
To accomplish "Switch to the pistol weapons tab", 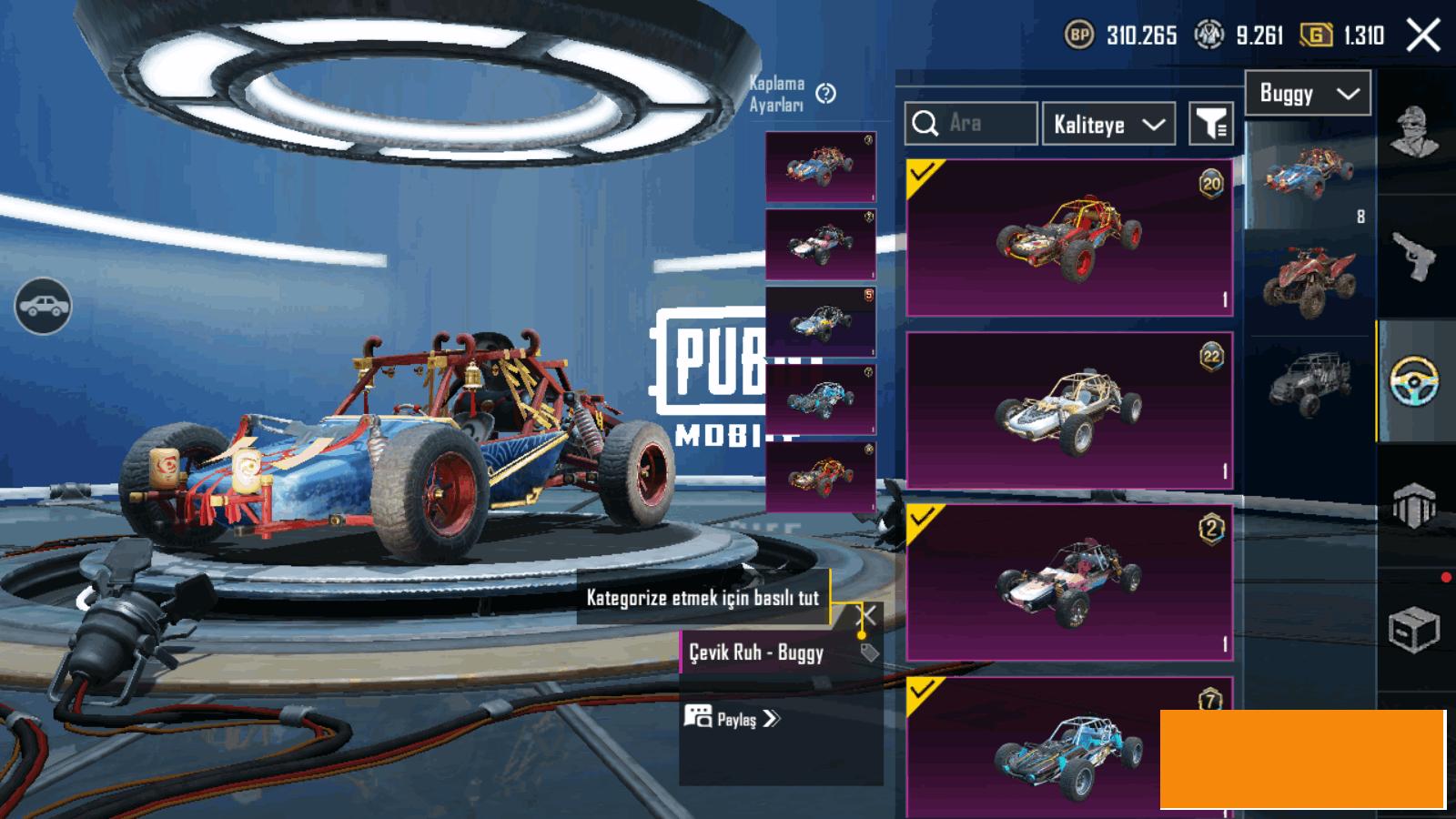I will click(x=1416, y=257).
